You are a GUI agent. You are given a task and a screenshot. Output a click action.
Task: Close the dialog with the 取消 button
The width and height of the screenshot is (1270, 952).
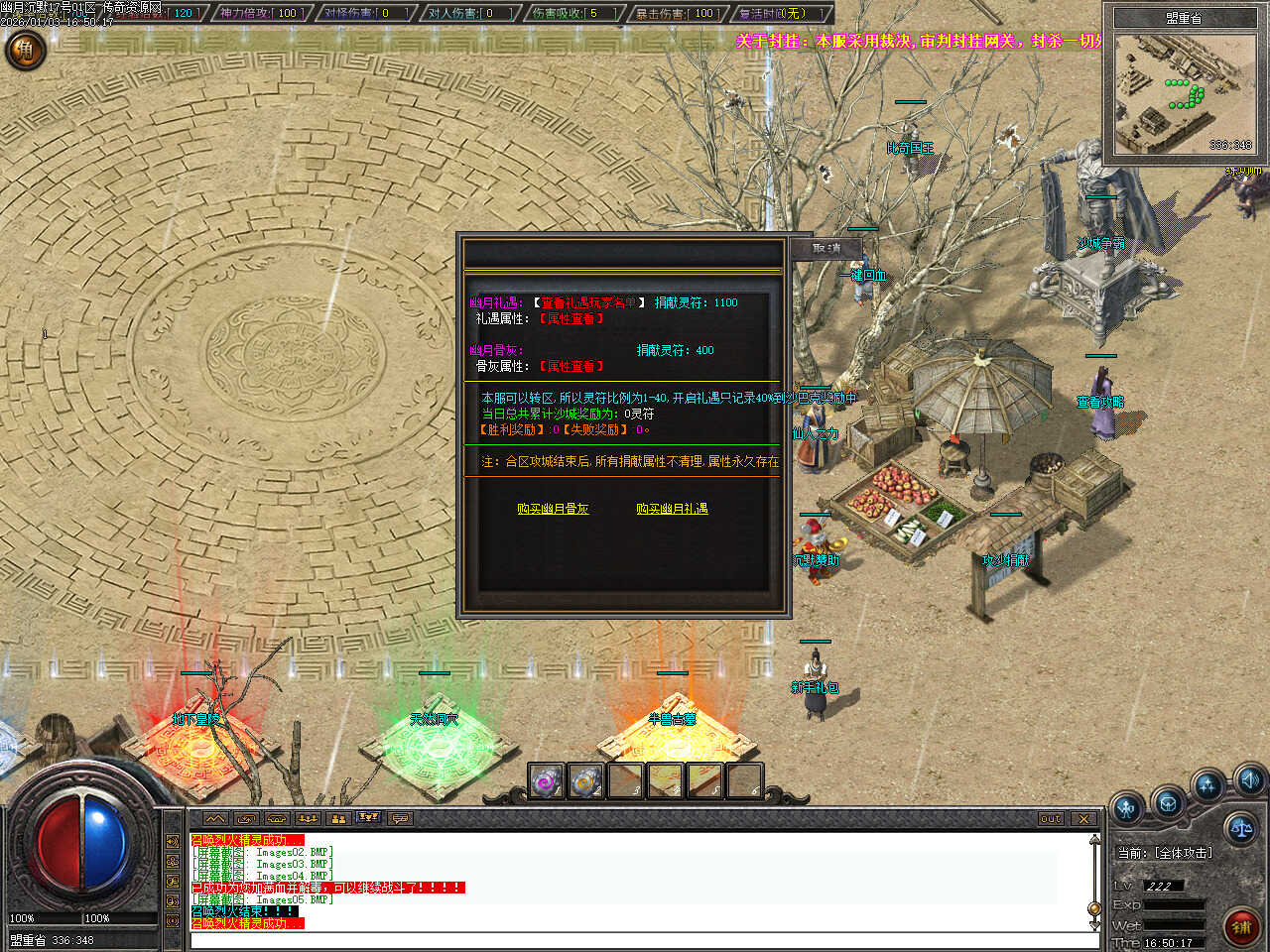(825, 249)
